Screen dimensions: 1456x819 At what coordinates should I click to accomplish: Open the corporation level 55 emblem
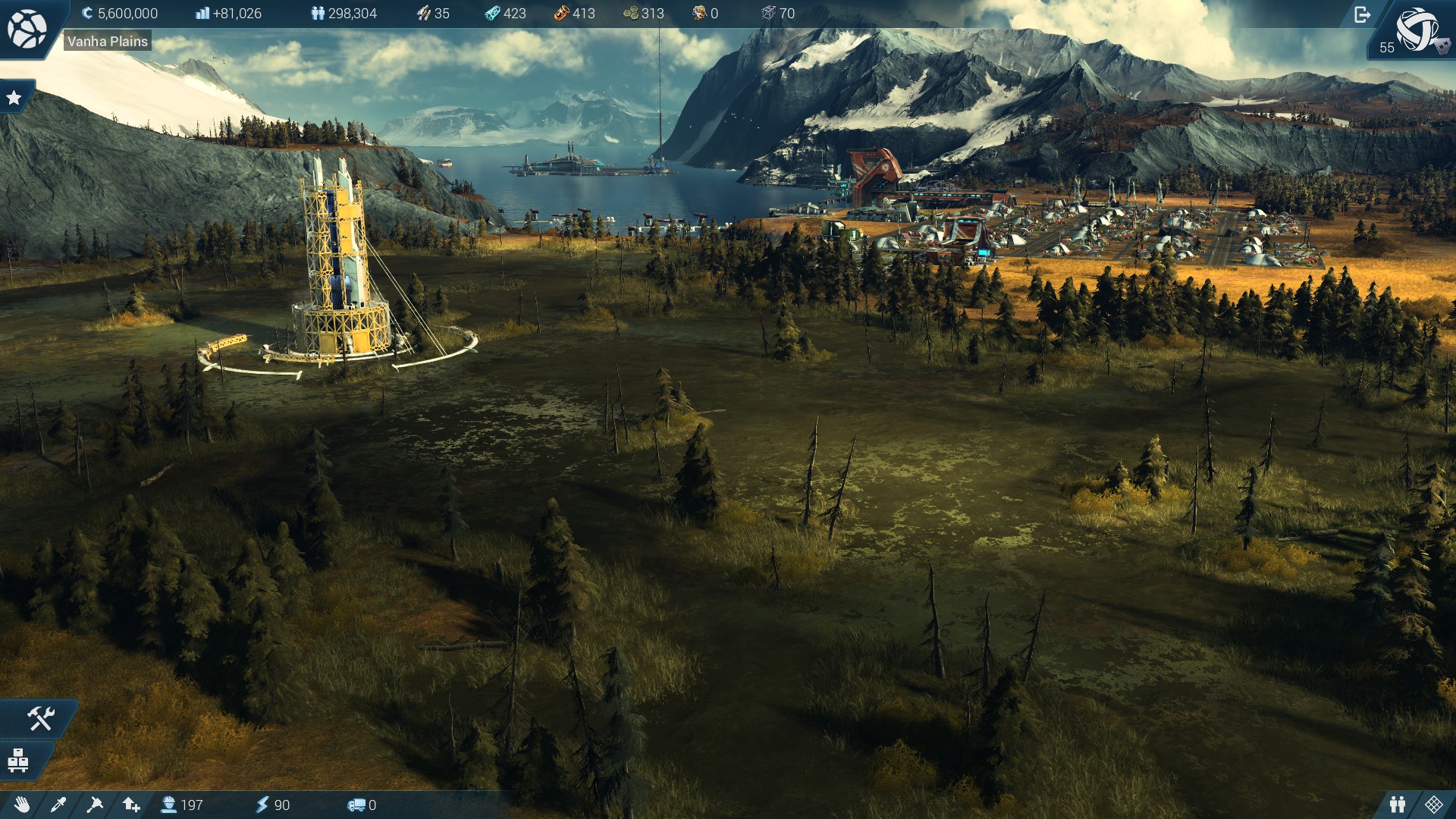click(1417, 30)
